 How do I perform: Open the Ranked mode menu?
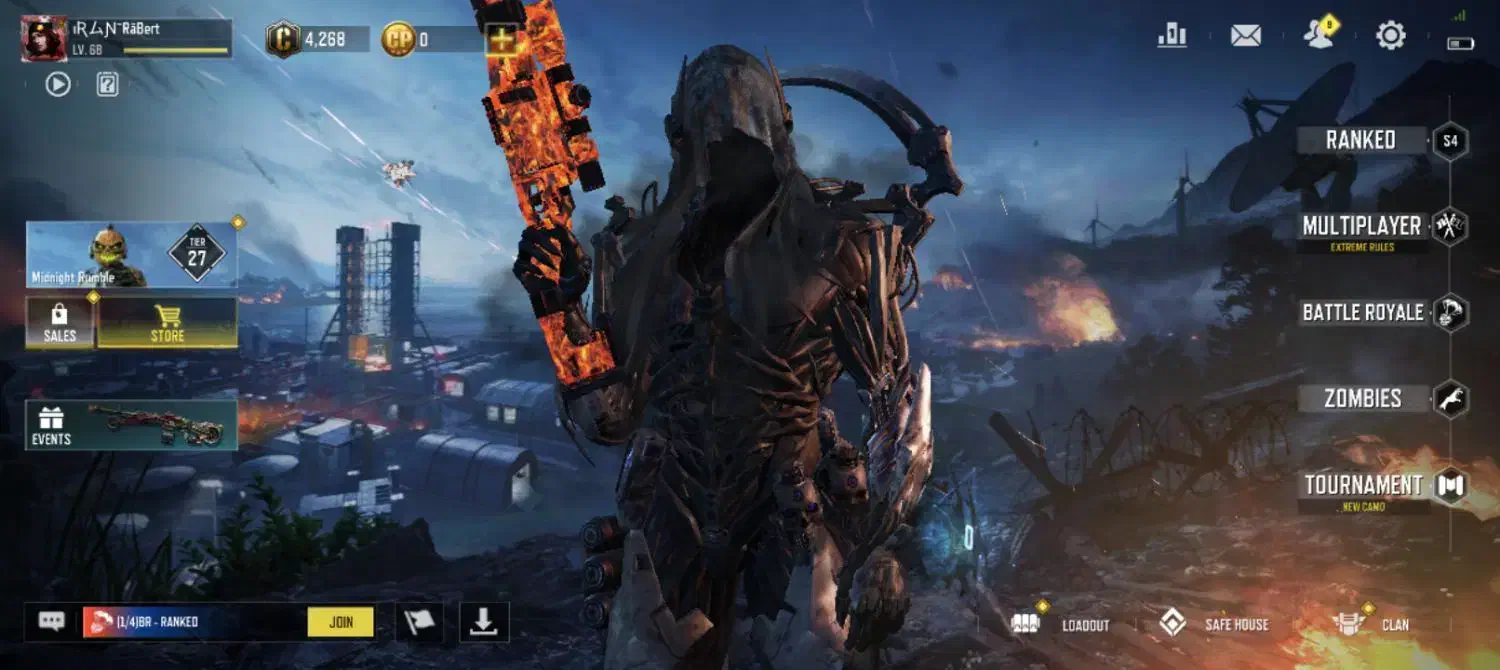tap(1361, 140)
